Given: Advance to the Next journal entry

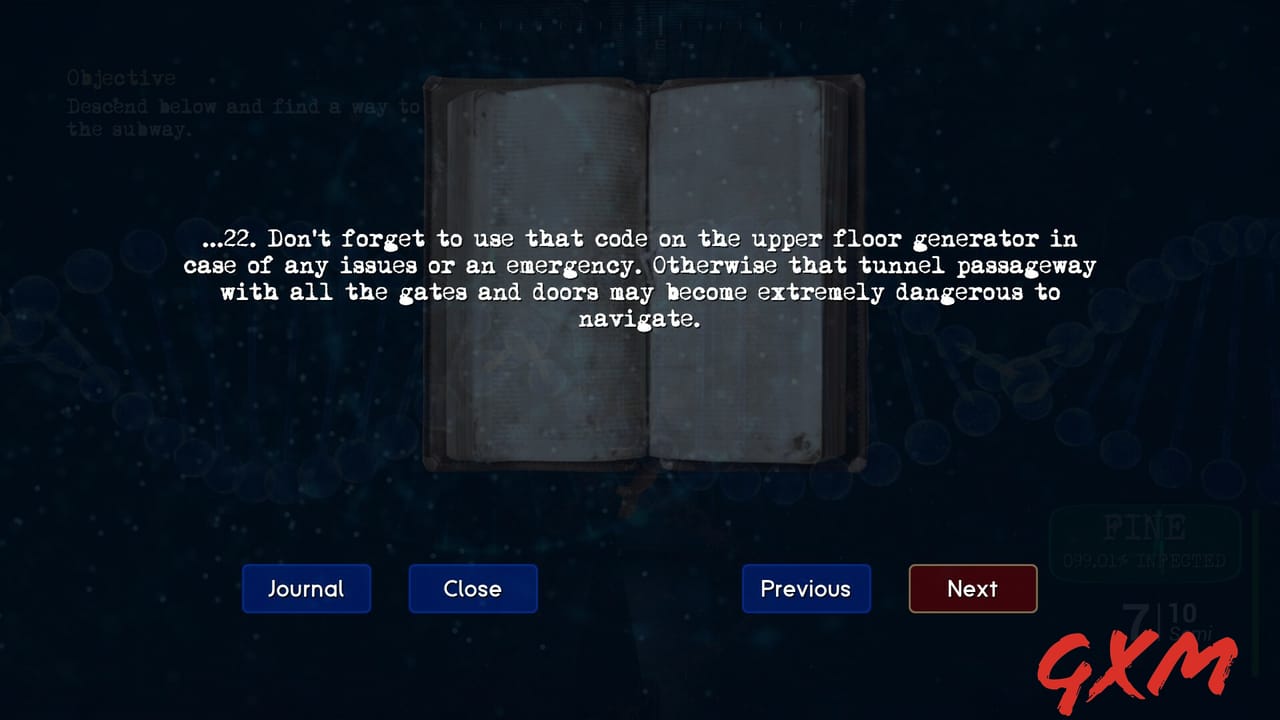Looking at the screenshot, I should click(x=972, y=589).
